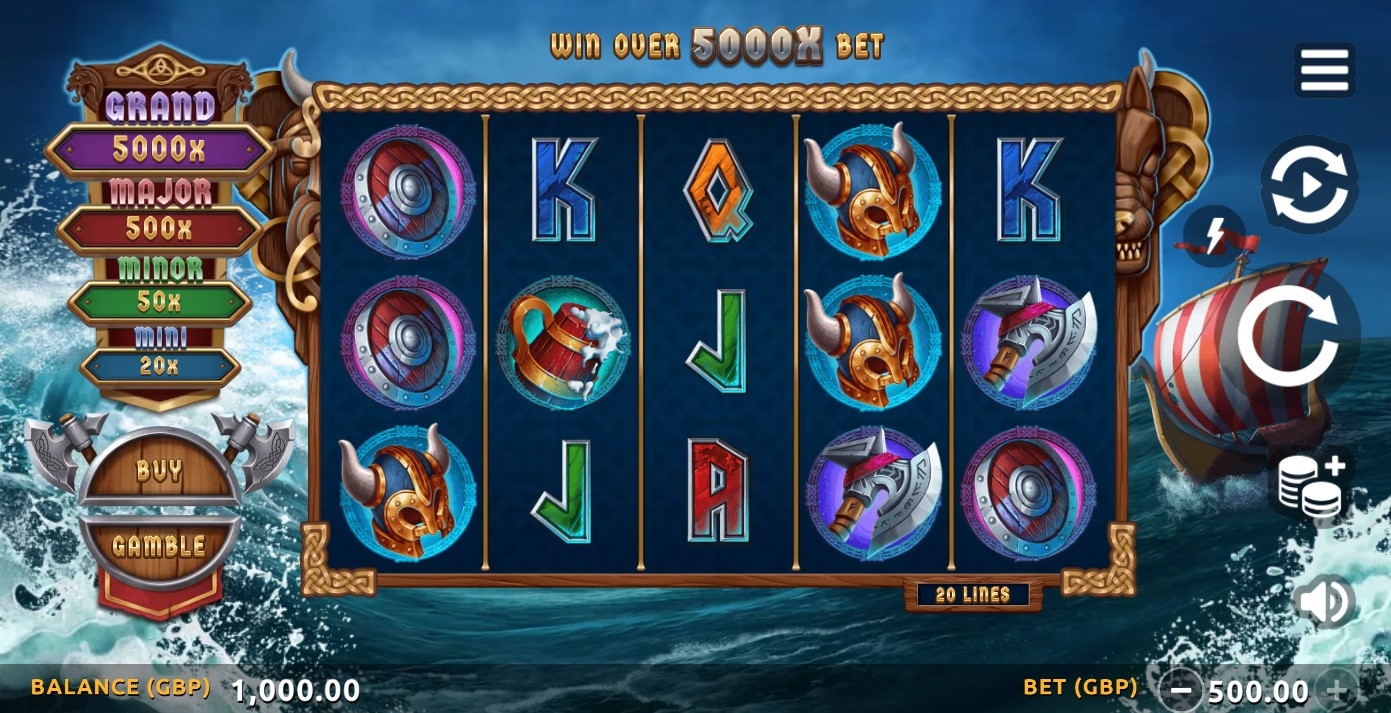Show the 20 Lines paylines info
The image size is (1391, 713).
[973, 595]
